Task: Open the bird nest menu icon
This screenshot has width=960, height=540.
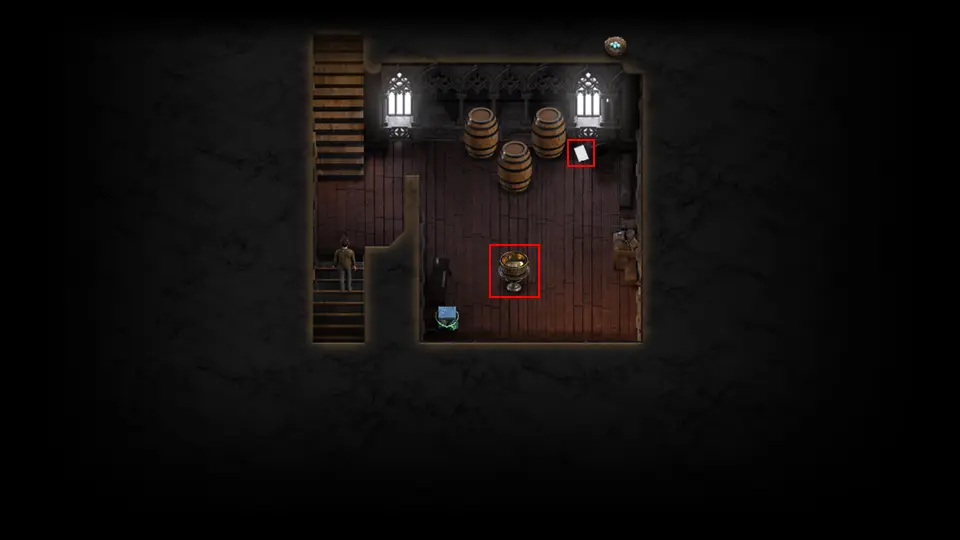Action: 615,45
